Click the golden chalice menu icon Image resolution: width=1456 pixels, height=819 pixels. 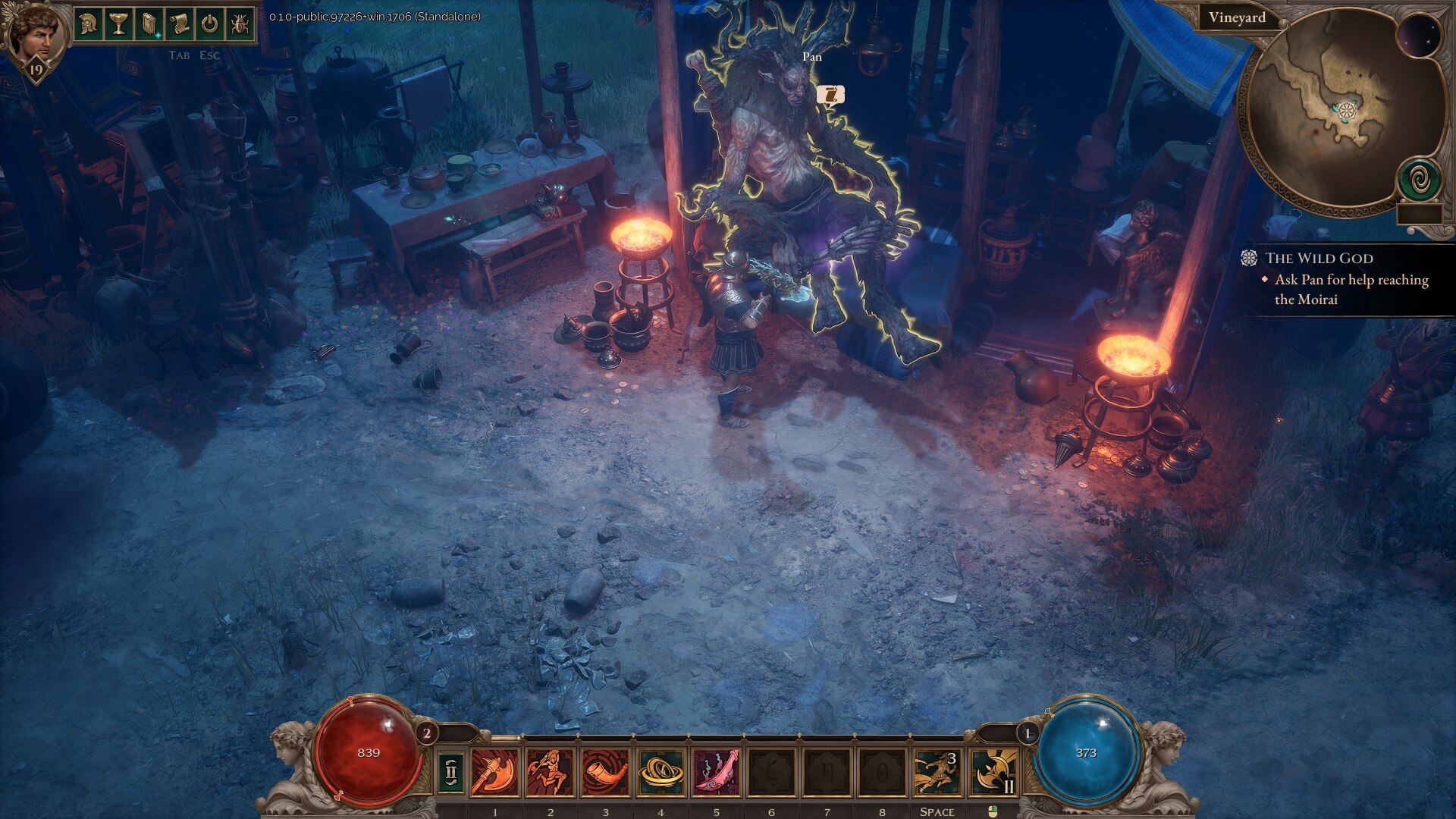pyautogui.click(x=119, y=24)
